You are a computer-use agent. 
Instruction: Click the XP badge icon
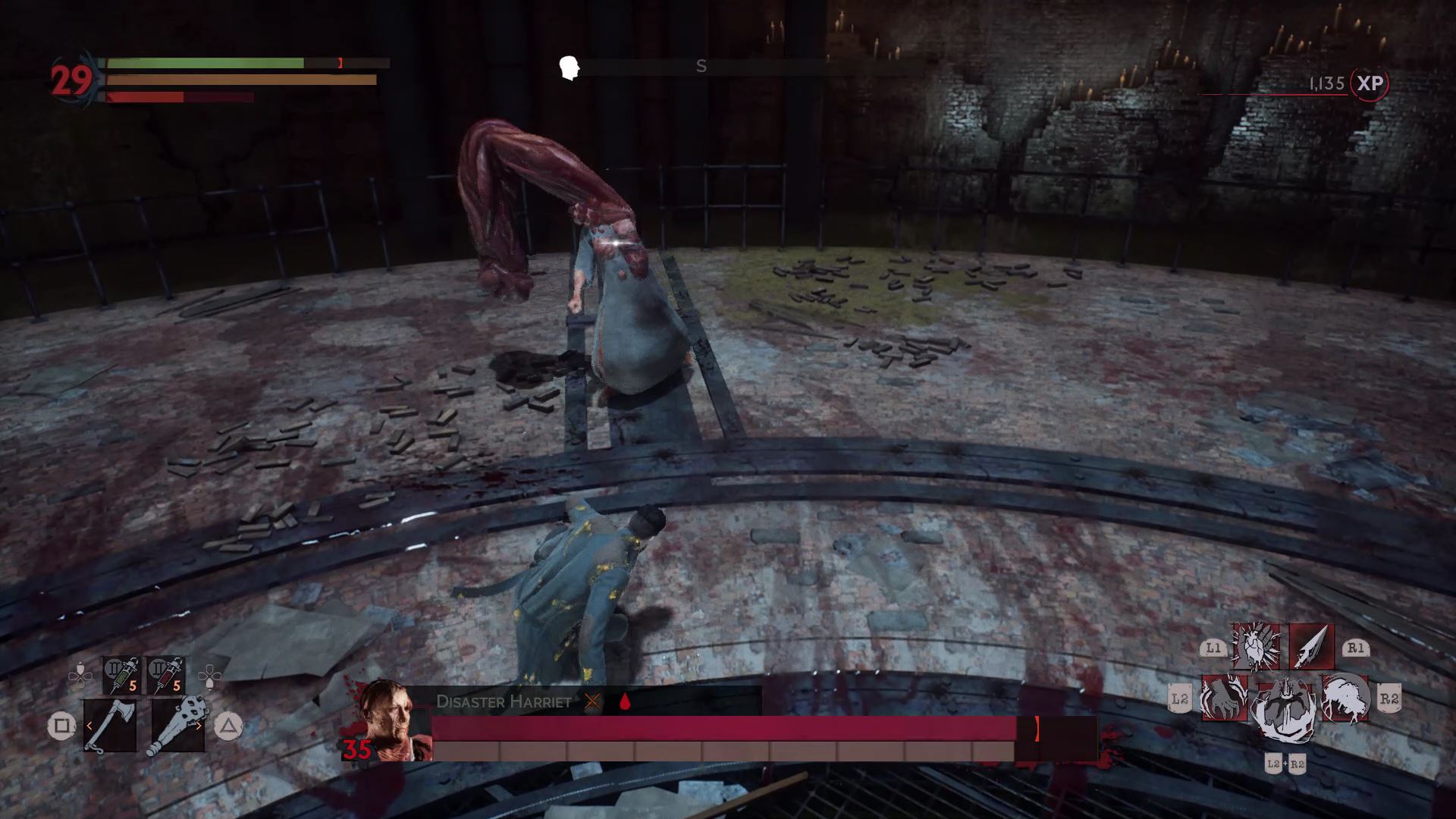point(1370,83)
